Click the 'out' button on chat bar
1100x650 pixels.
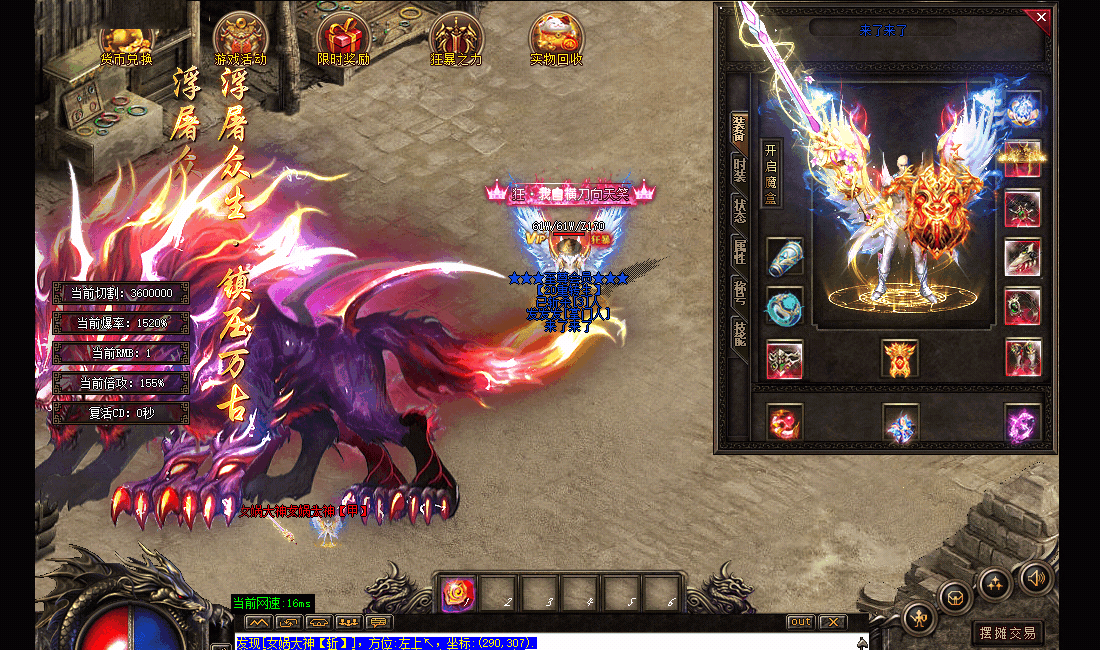[800, 622]
